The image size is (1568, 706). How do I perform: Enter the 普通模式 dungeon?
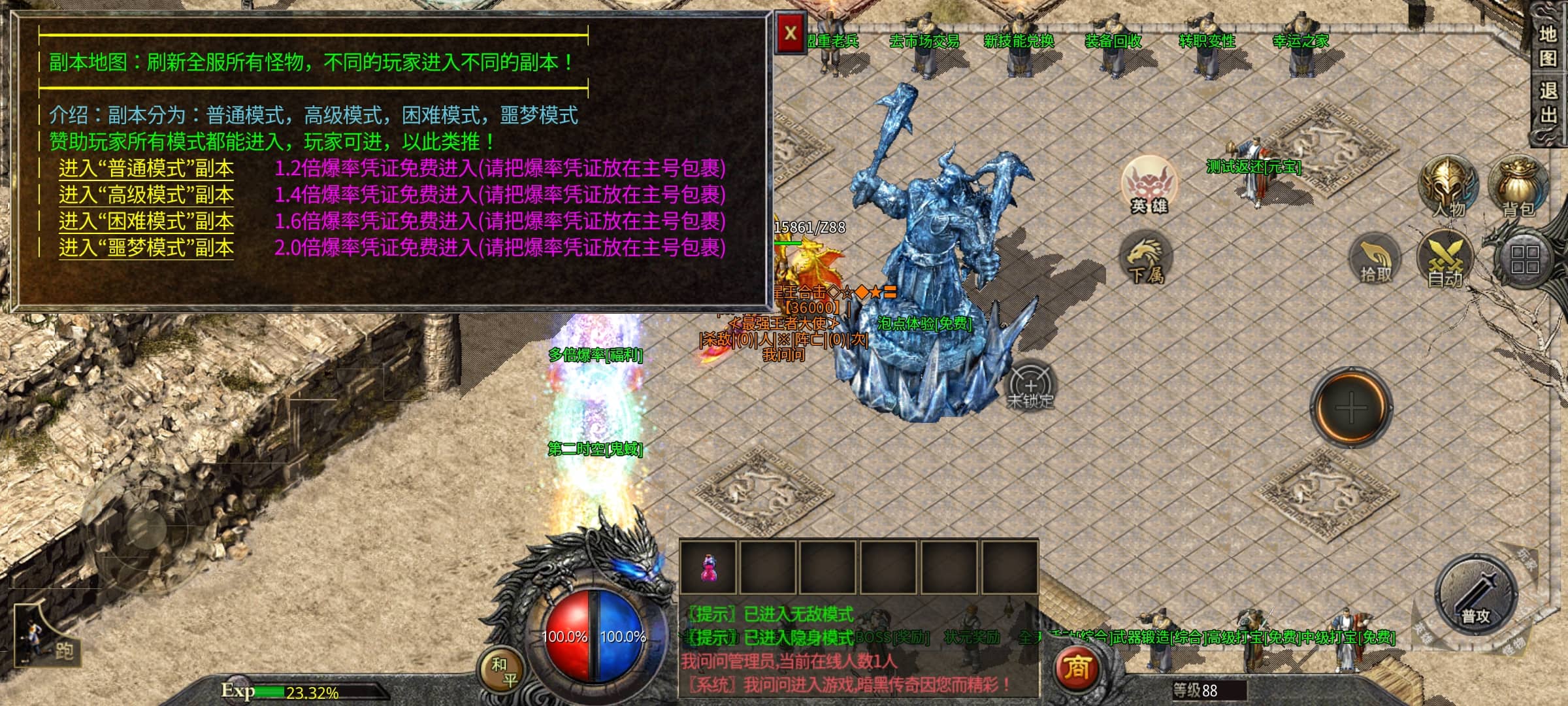click(x=146, y=169)
